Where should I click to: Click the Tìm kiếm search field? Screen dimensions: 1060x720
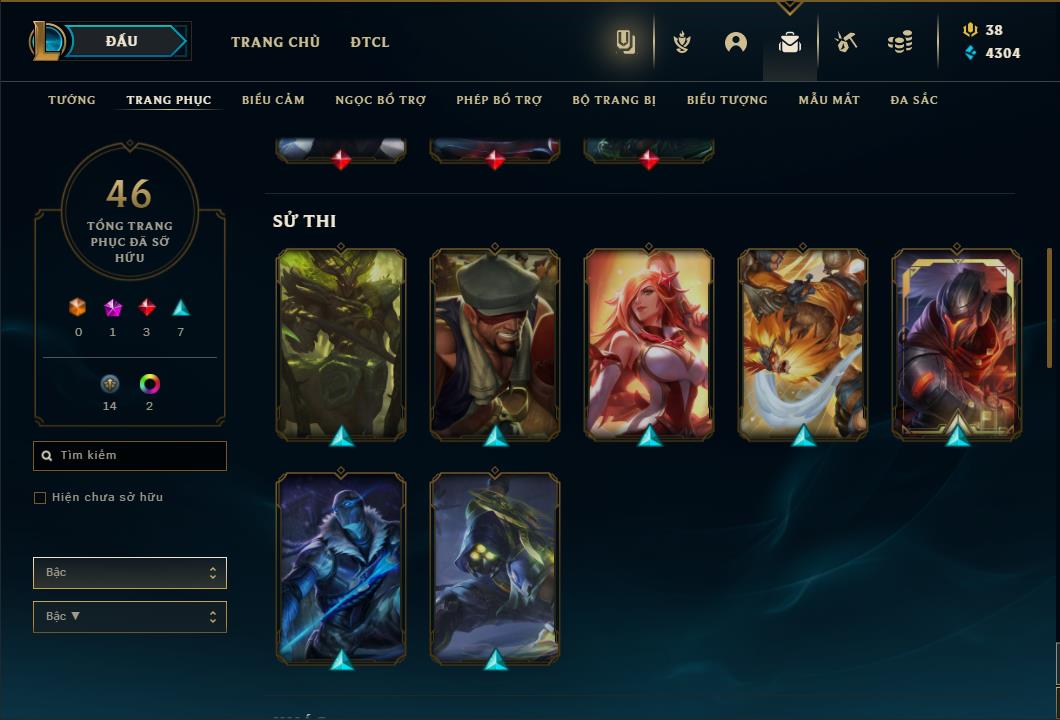click(130, 456)
